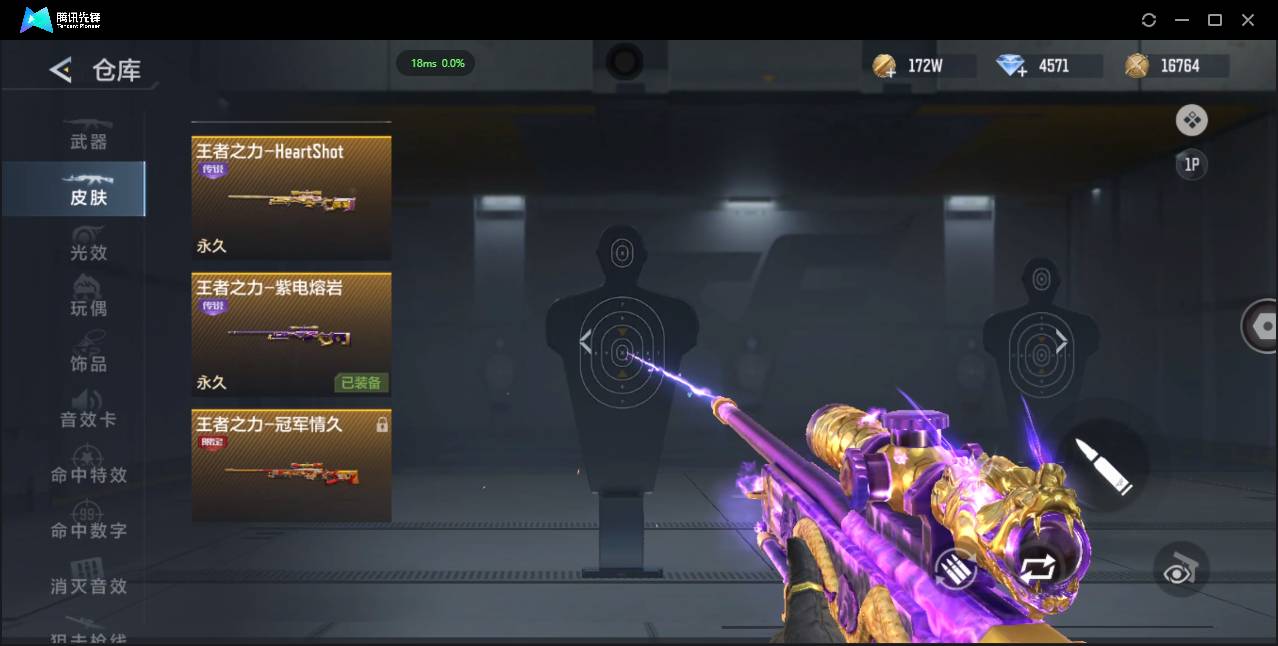The image size is (1278, 646).
Task: Fire a test shot with the bullet button
Action: coord(1103,464)
